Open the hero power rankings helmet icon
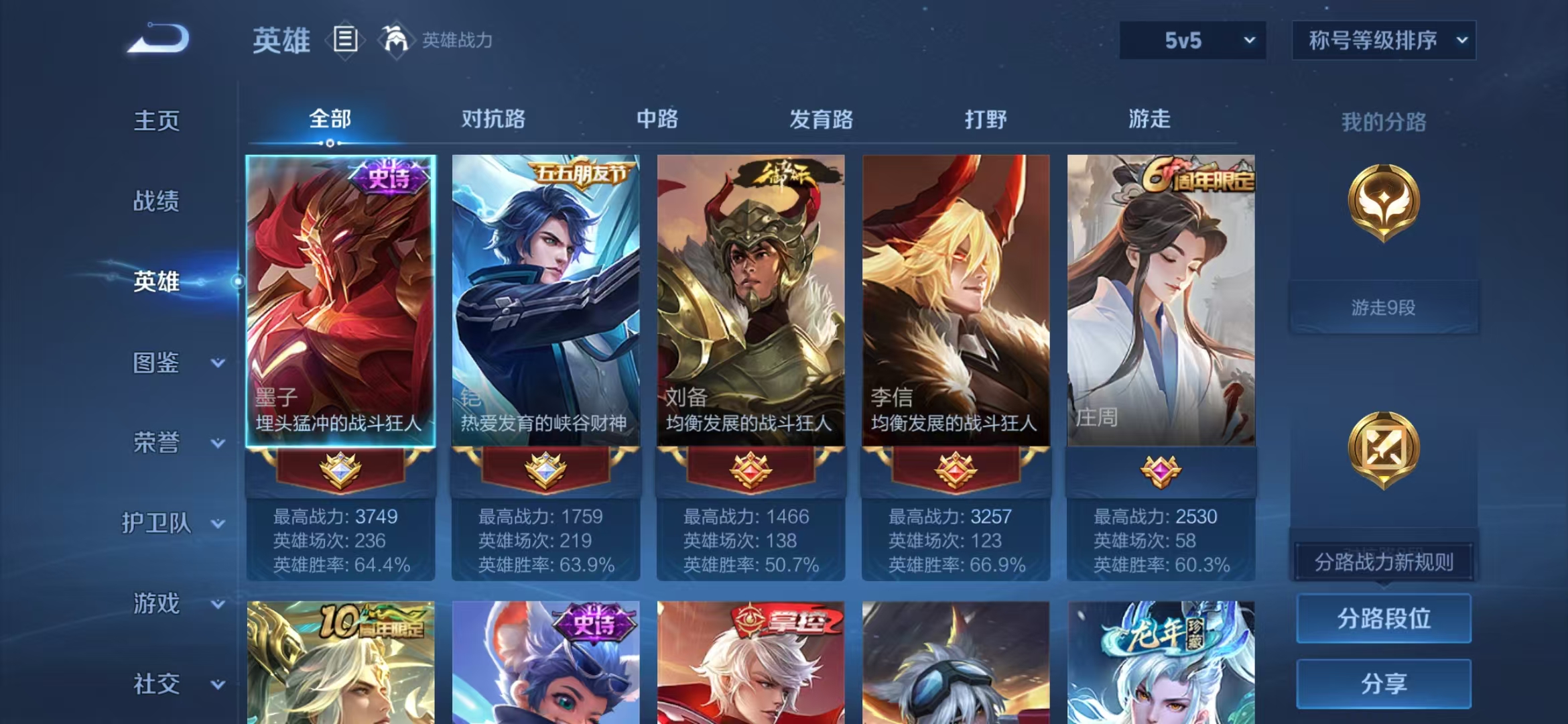 (x=397, y=39)
